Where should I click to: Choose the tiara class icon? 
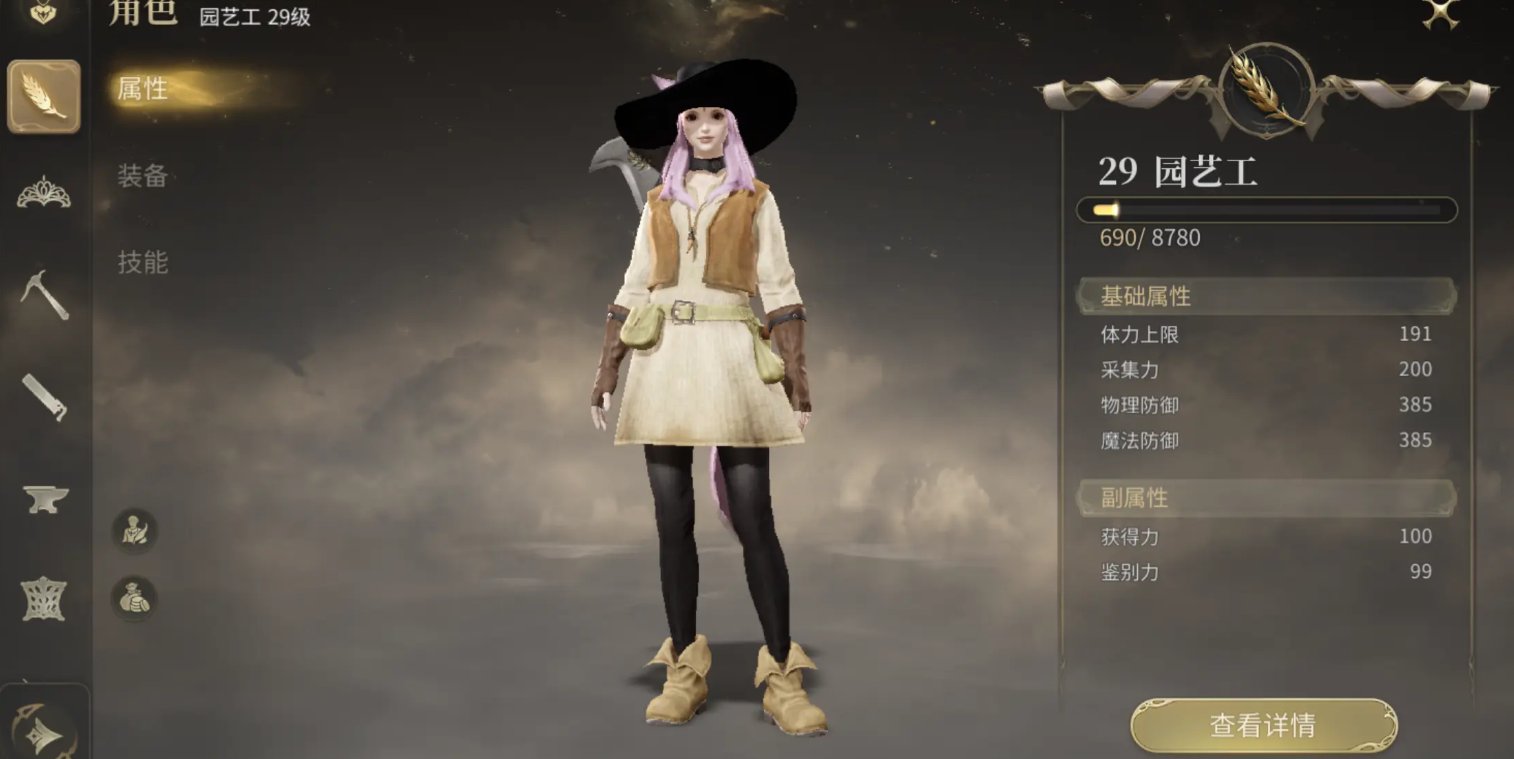[44, 193]
